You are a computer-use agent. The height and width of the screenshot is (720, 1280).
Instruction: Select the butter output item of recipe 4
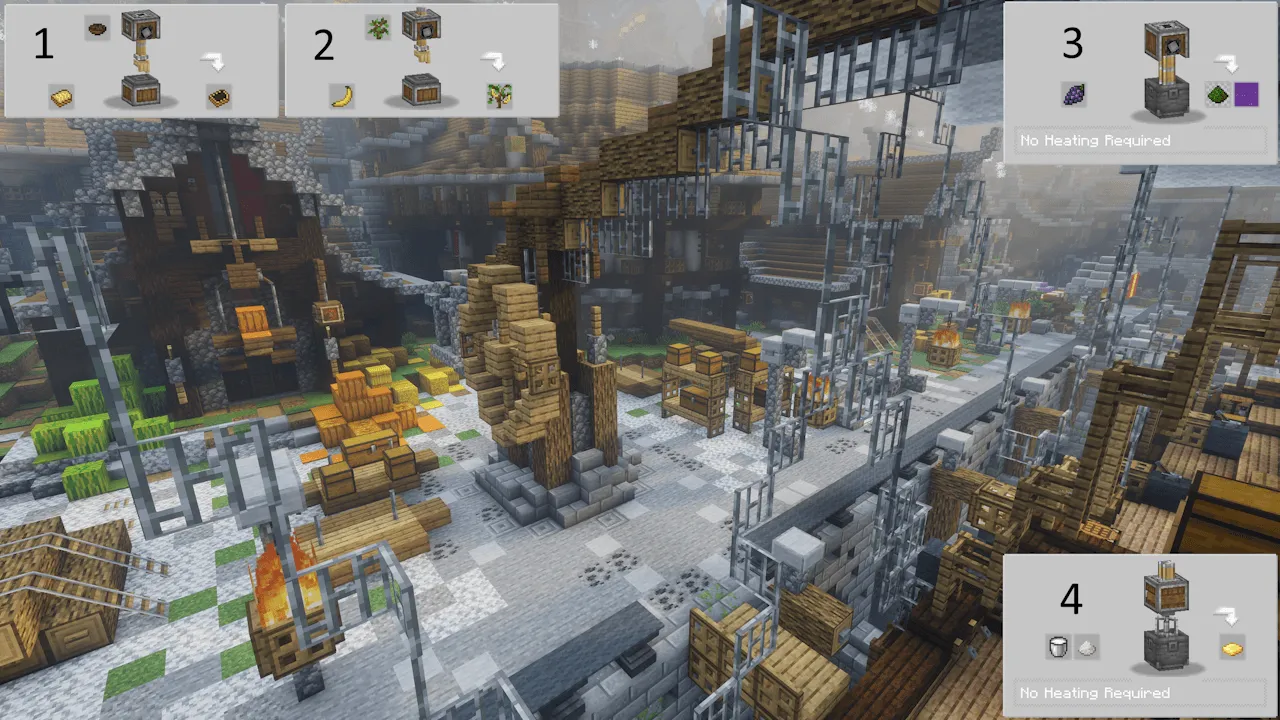(x=1233, y=648)
